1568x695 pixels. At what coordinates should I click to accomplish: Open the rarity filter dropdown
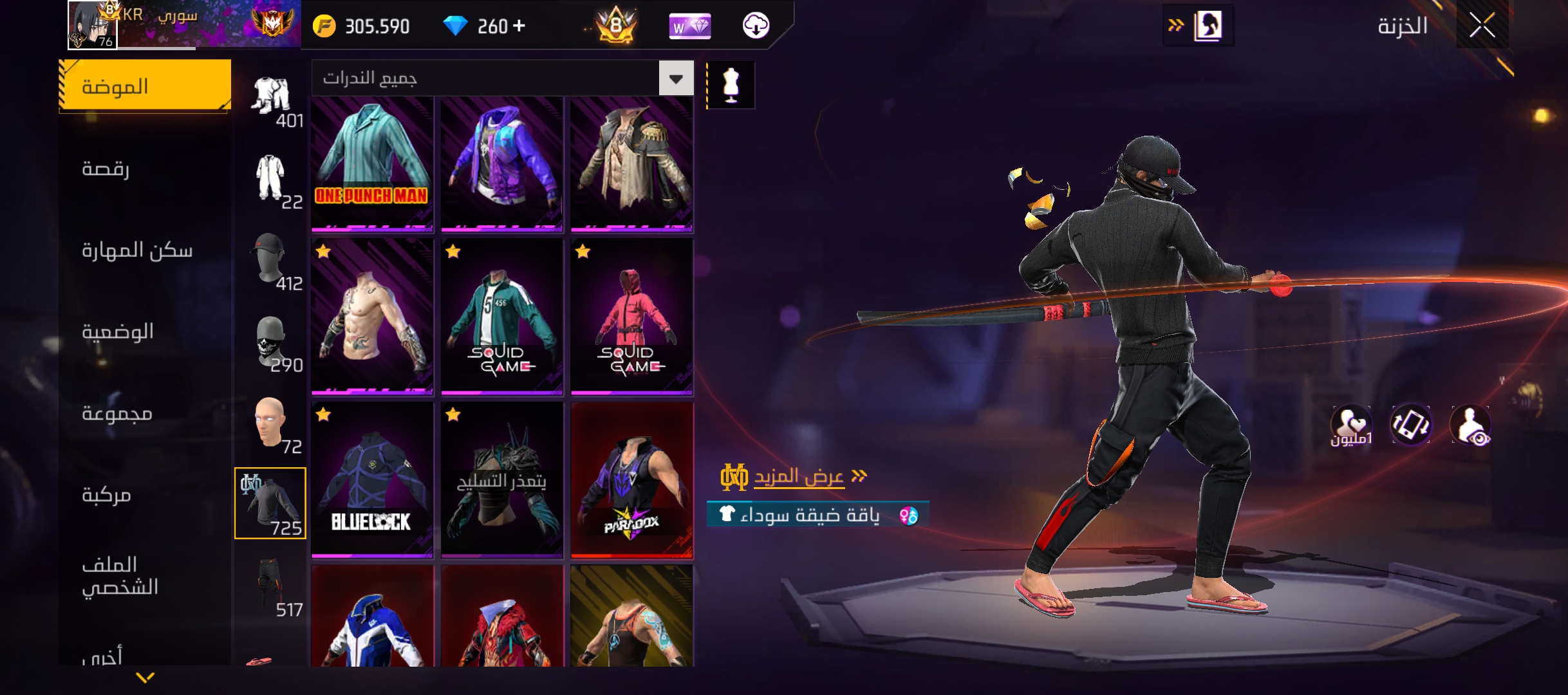coord(676,79)
